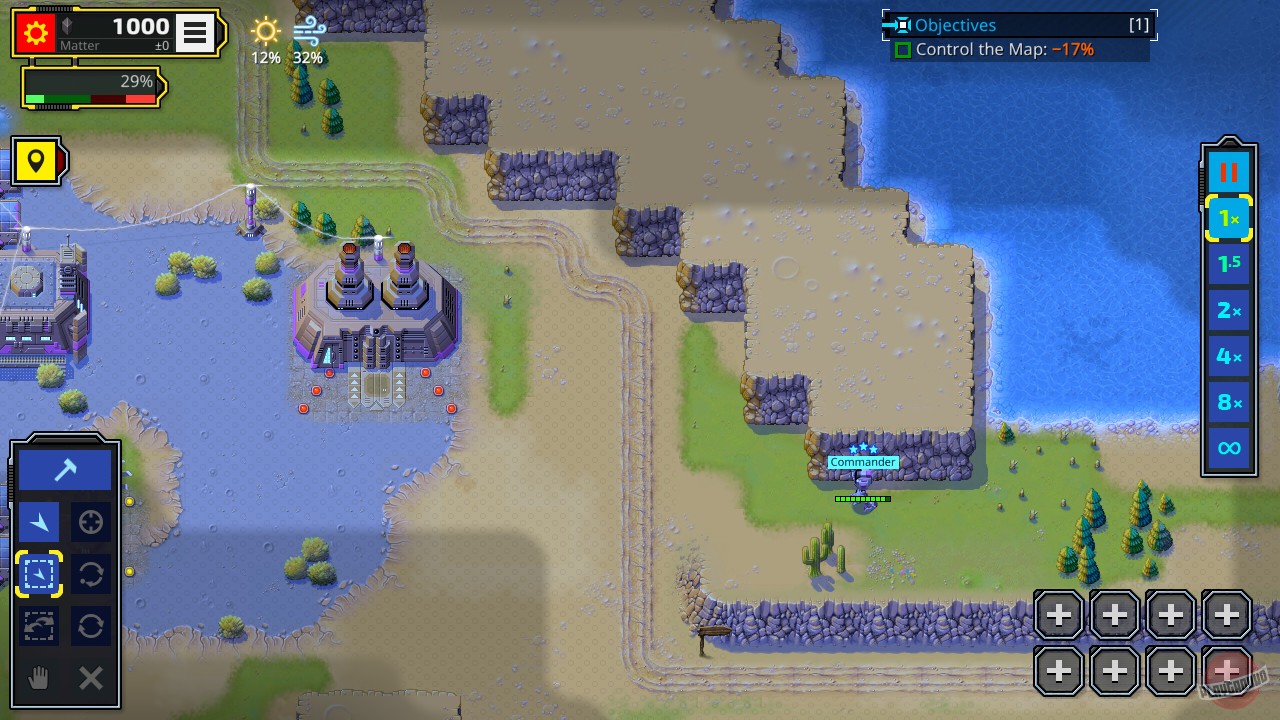Viewport: 1280px width, 720px height.
Task: Select the hammer build tool
Action: [64, 468]
